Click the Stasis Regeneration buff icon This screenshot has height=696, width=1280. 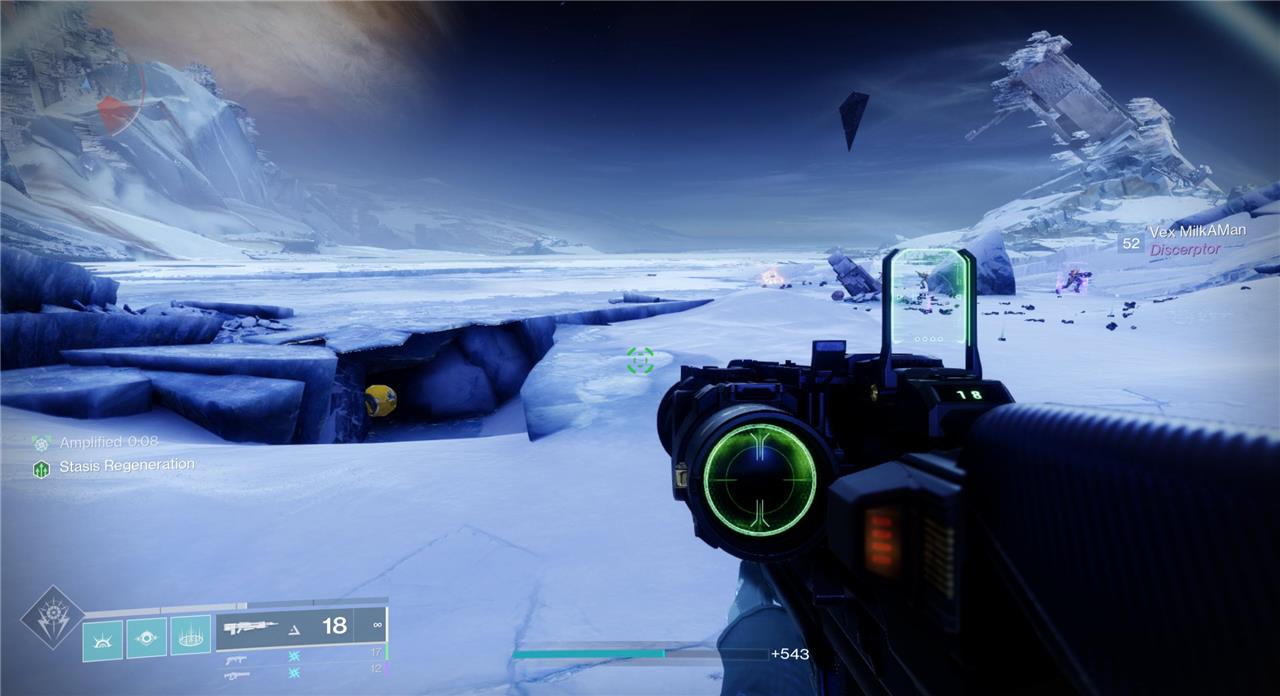click(42, 467)
